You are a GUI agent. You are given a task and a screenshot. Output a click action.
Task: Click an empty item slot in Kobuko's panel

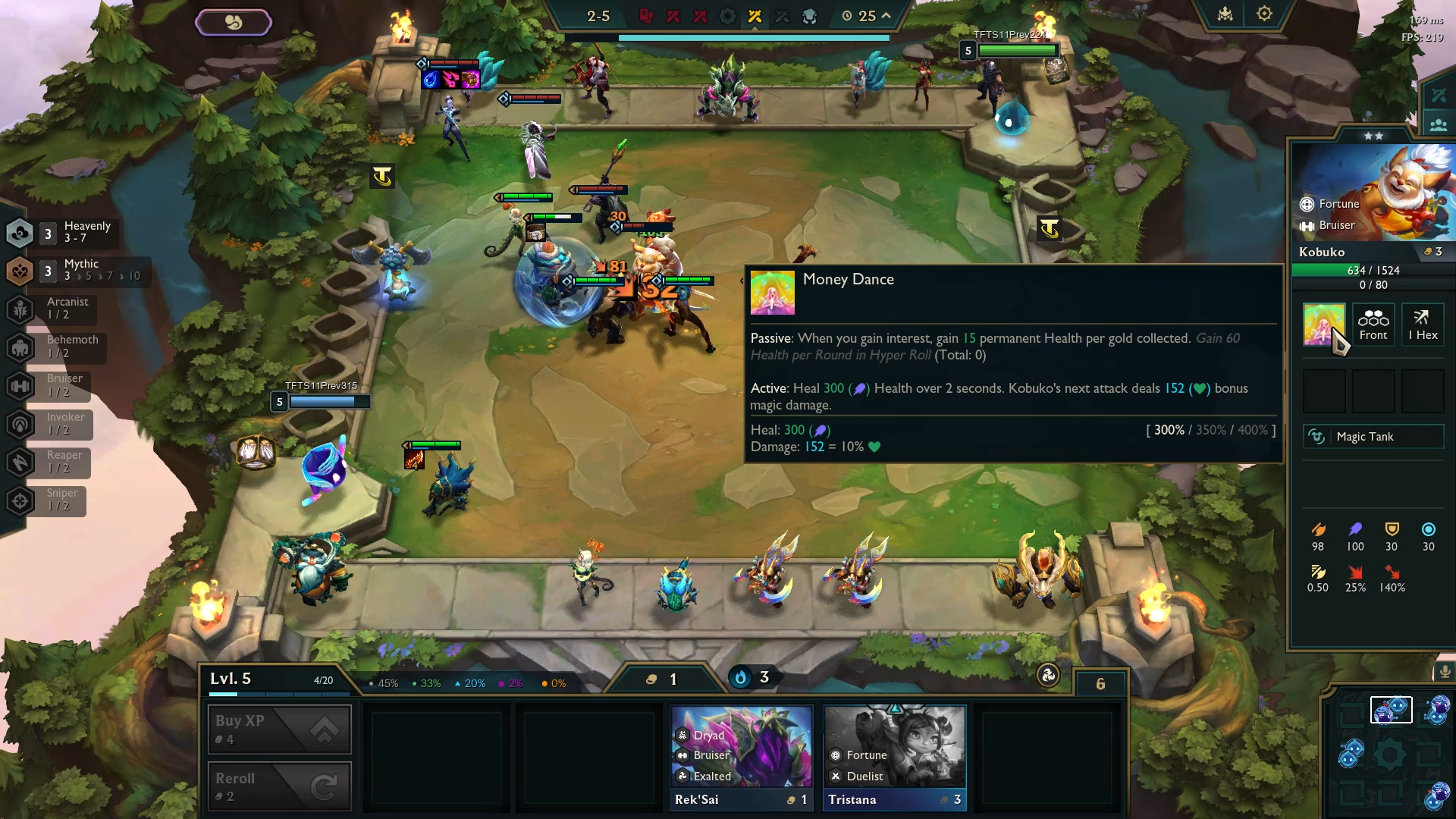coord(1325,391)
